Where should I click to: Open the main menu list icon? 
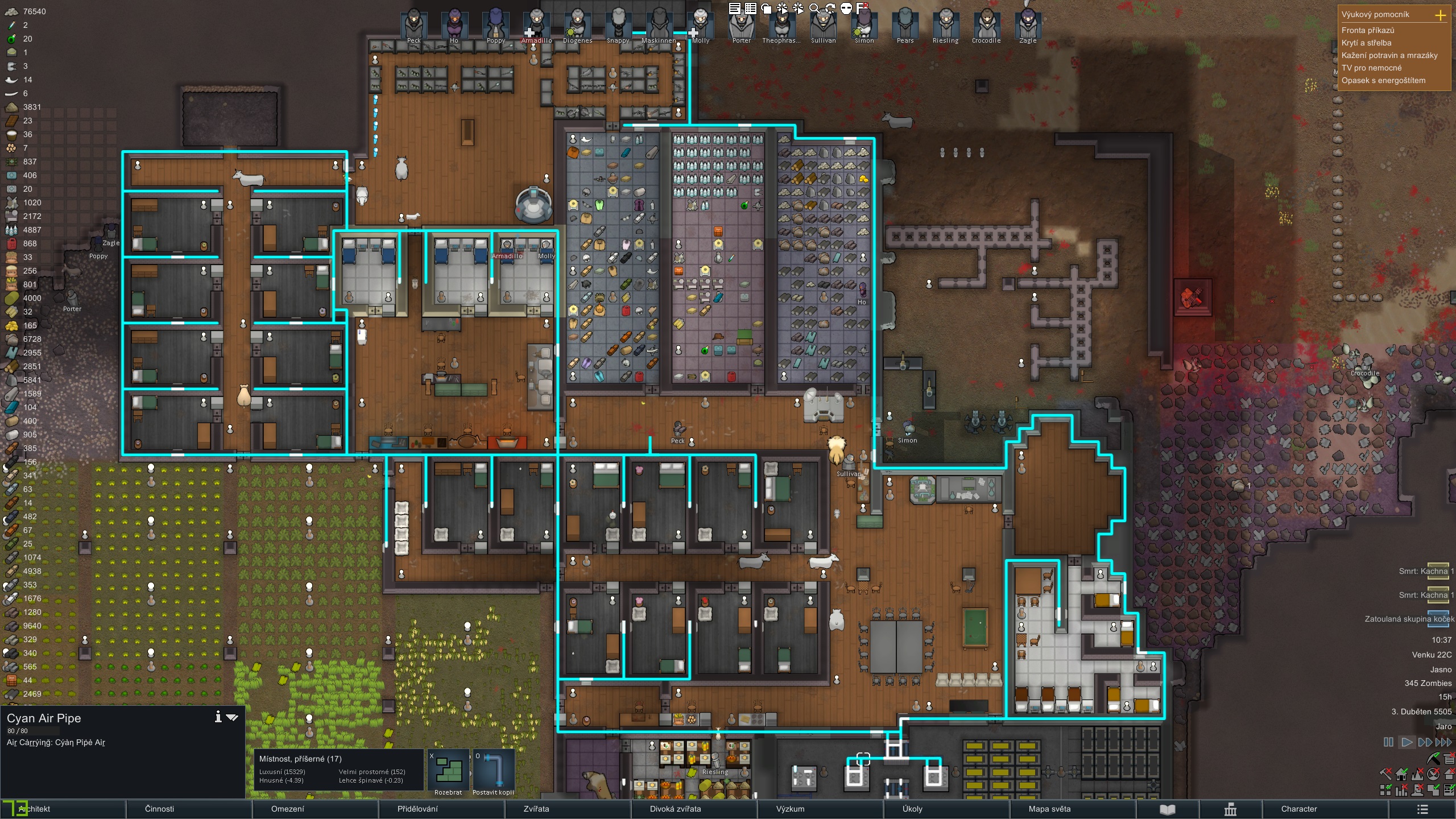point(1422,809)
